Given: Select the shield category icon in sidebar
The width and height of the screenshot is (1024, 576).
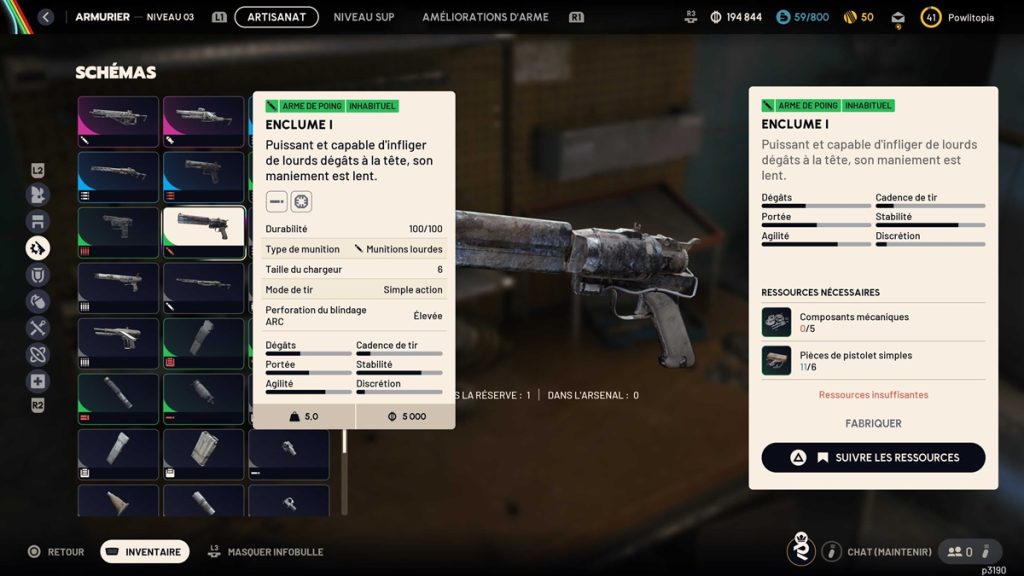Looking at the screenshot, I should 38,274.
